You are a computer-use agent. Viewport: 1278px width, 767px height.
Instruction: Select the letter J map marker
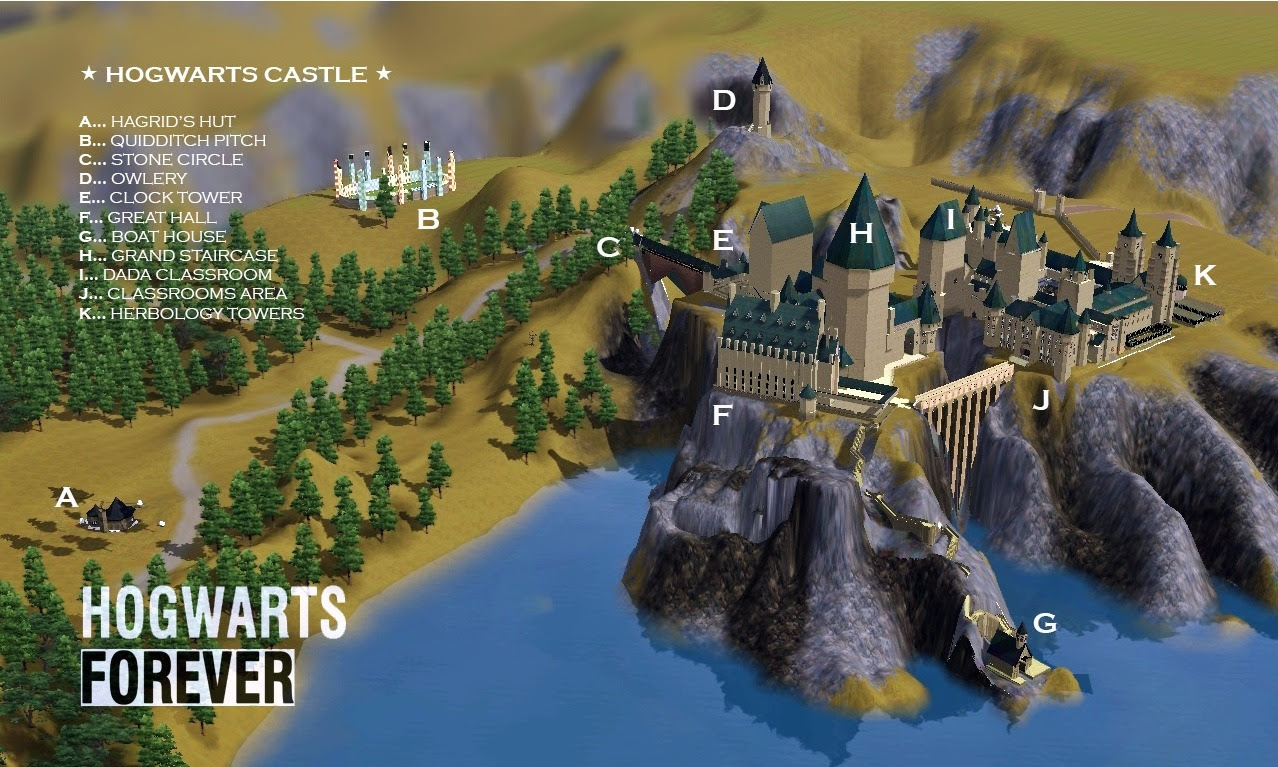coord(1042,402)
